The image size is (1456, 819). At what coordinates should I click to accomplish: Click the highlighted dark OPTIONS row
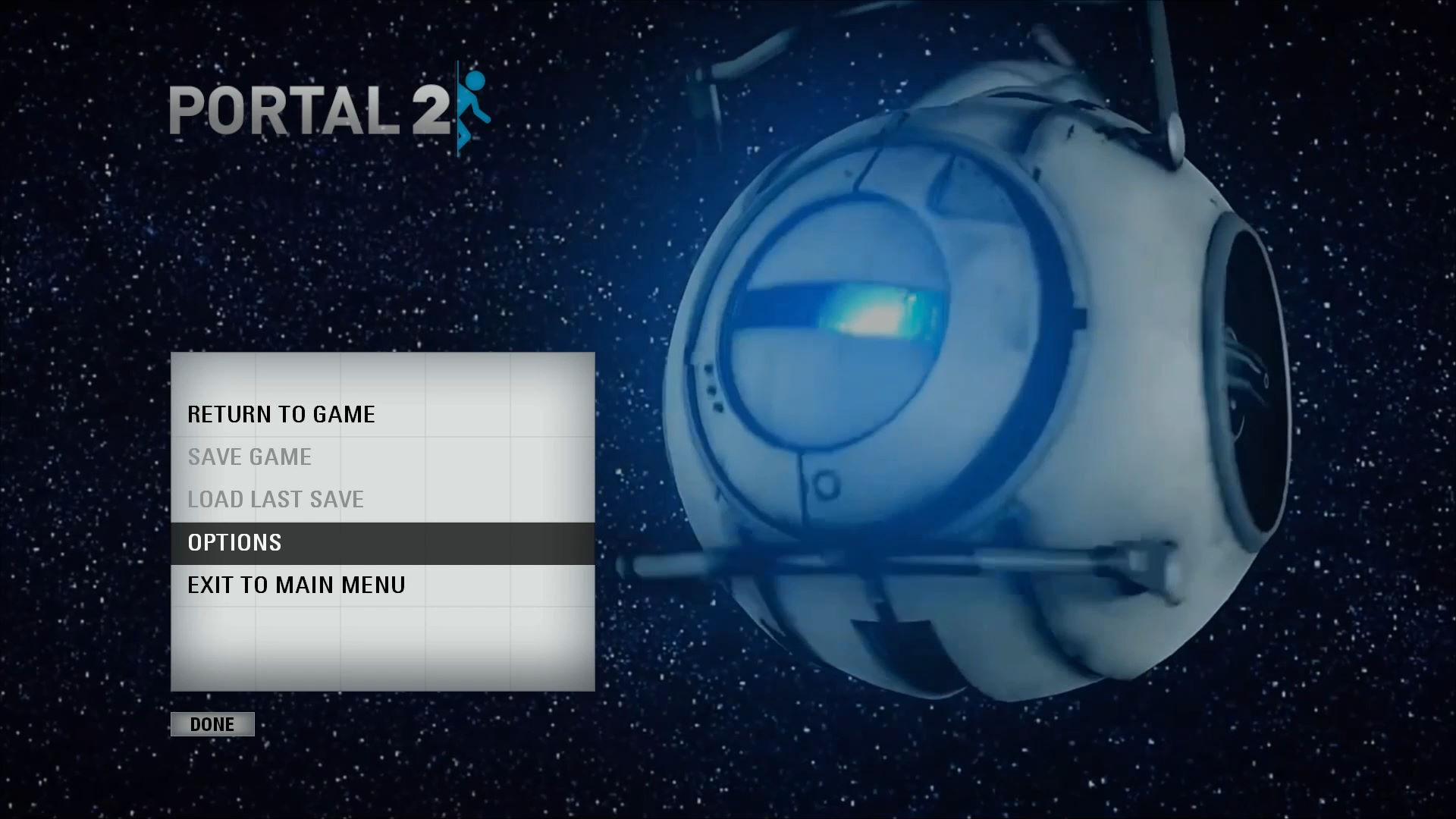(379, 541)
